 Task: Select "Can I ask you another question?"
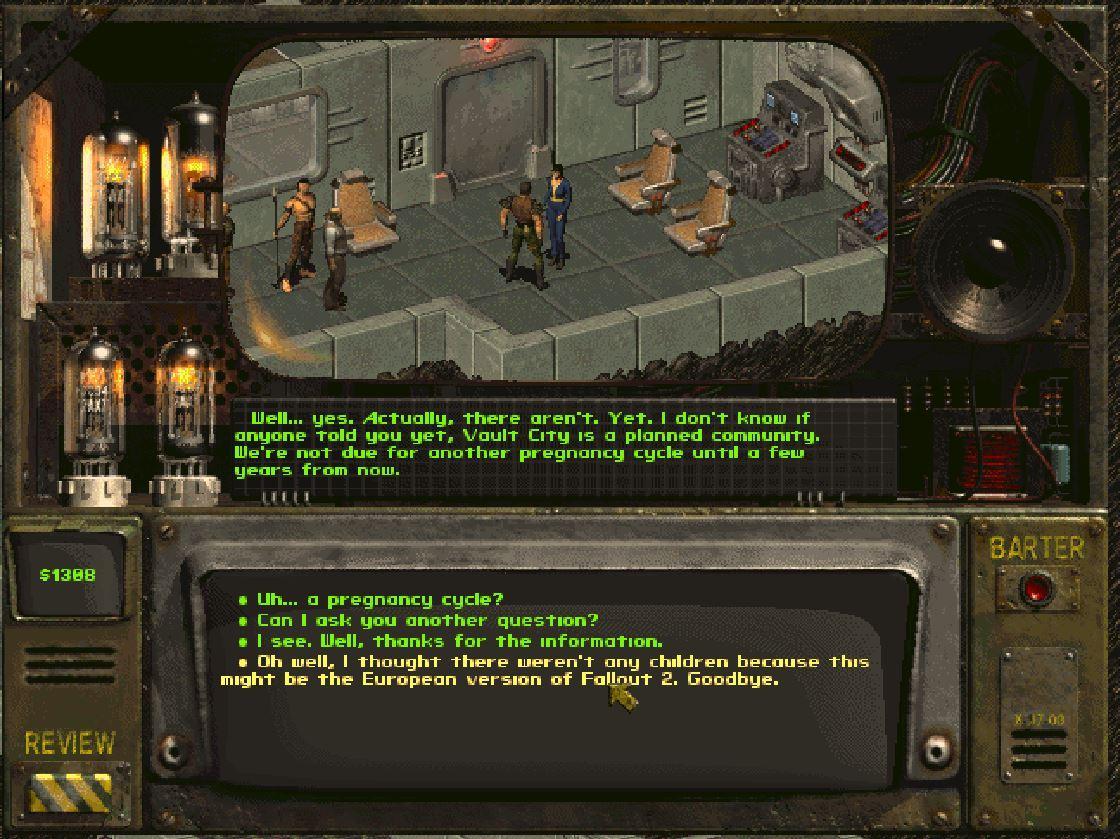[x=427, y=621]
